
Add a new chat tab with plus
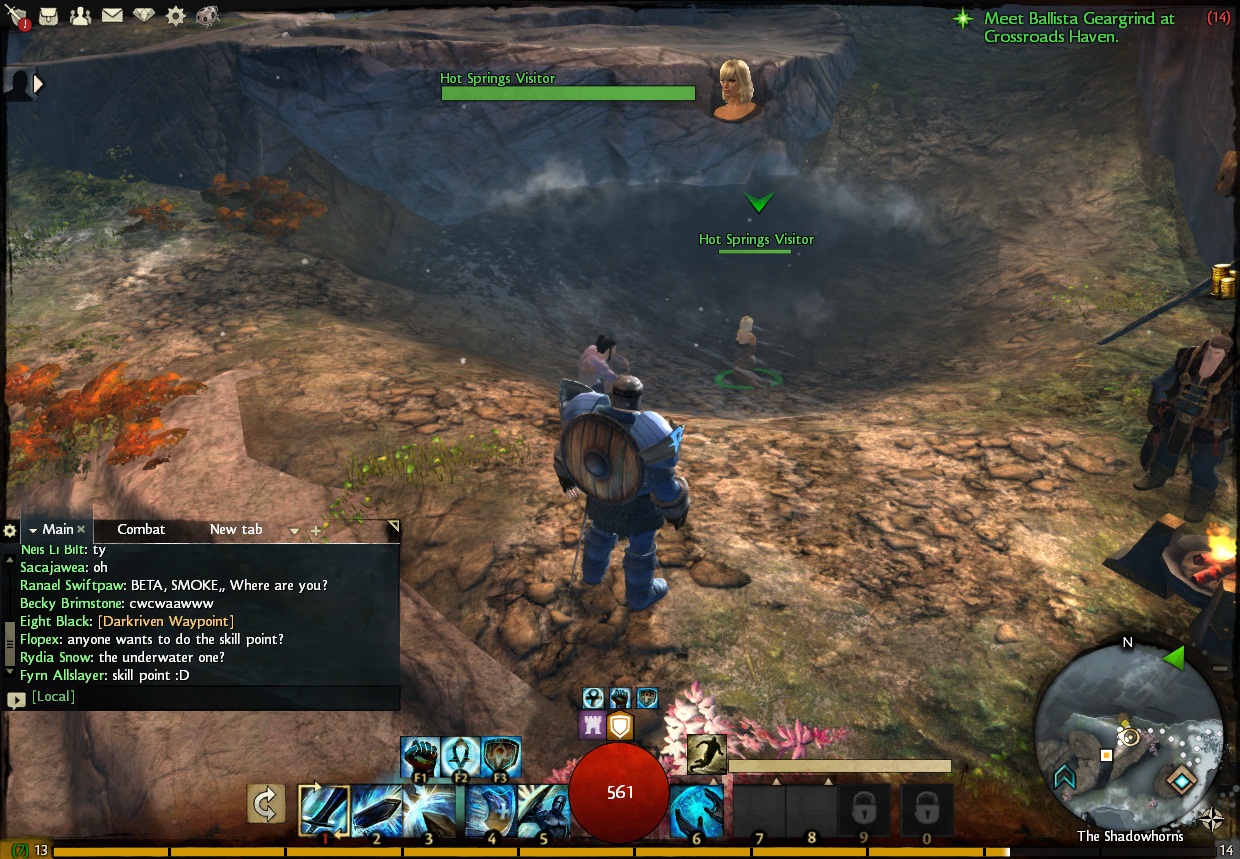(x=316, y=531)
